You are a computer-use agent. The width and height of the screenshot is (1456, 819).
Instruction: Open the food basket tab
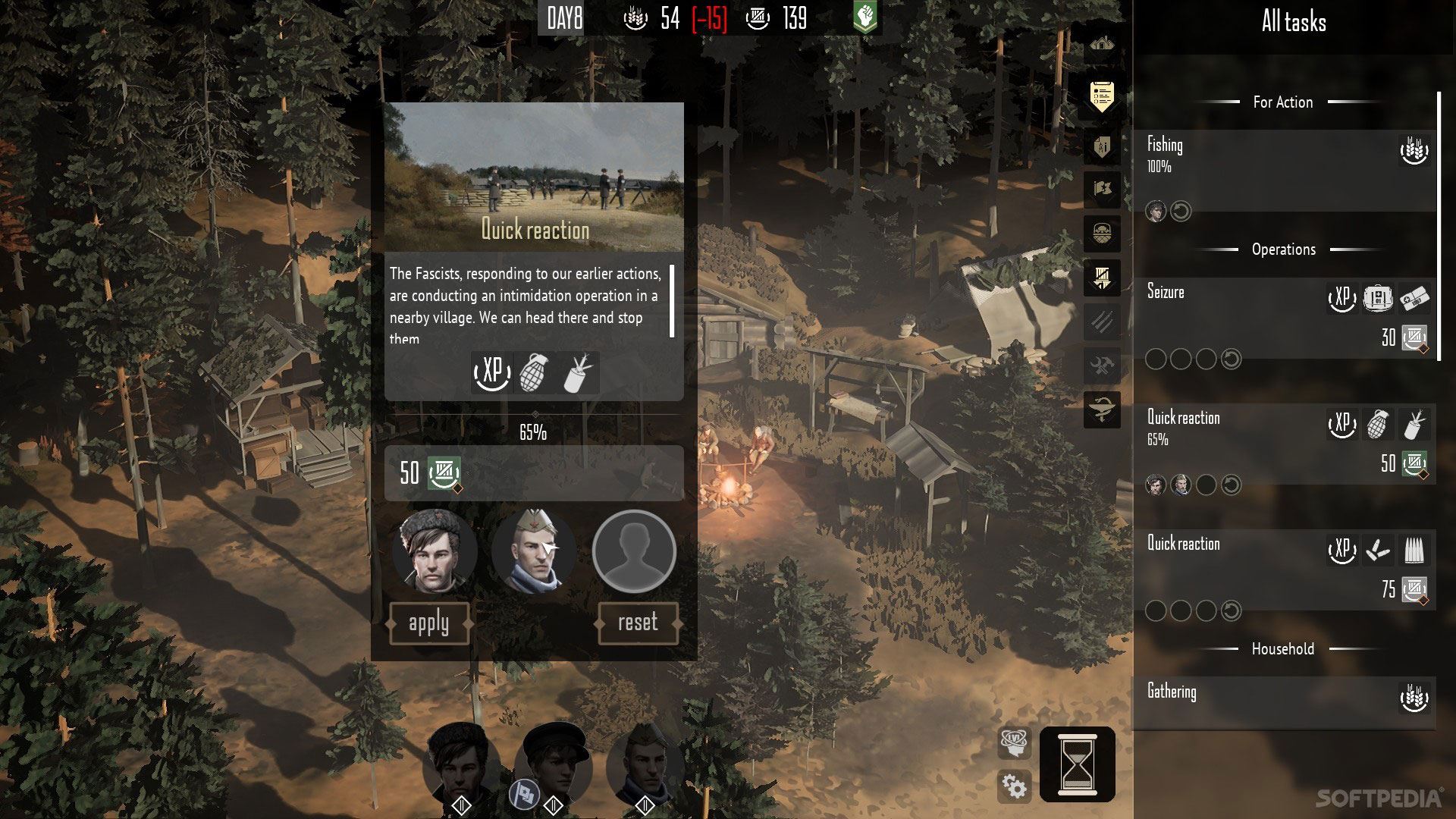(1102, 233)
